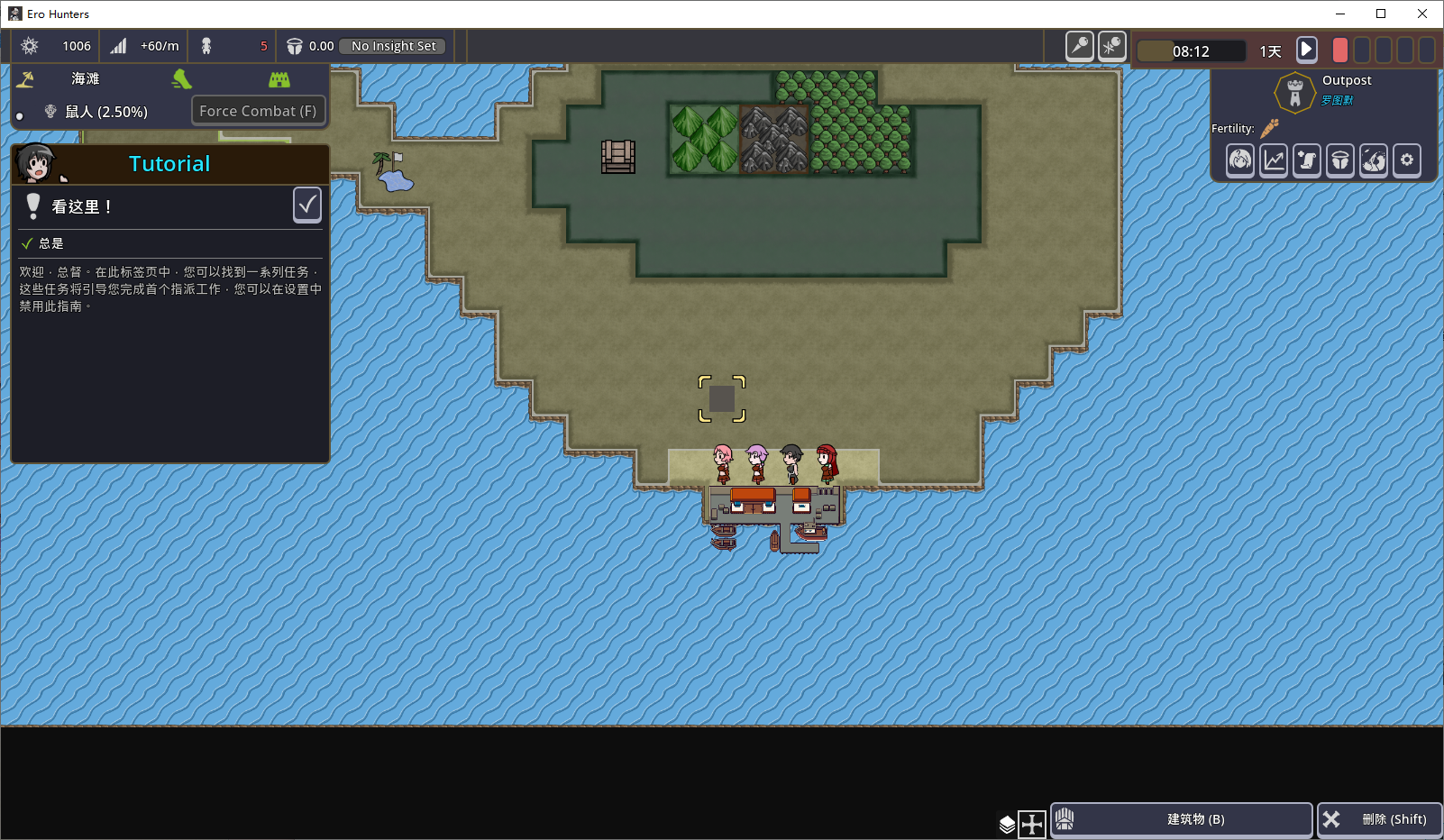Toggle the play button next to the day counter

click(1306, 50)
